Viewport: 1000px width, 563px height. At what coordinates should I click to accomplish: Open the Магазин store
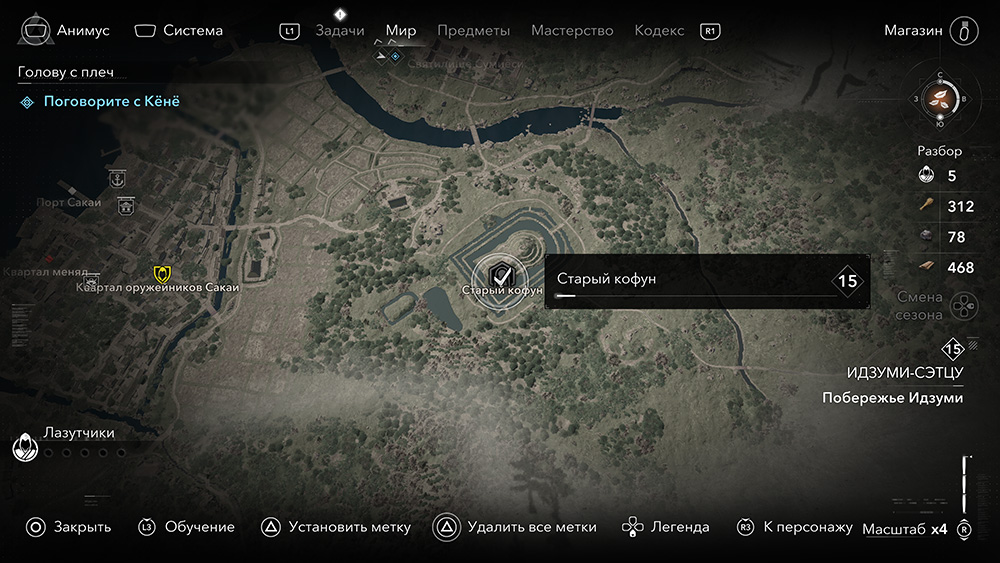[x=928, y=30]
